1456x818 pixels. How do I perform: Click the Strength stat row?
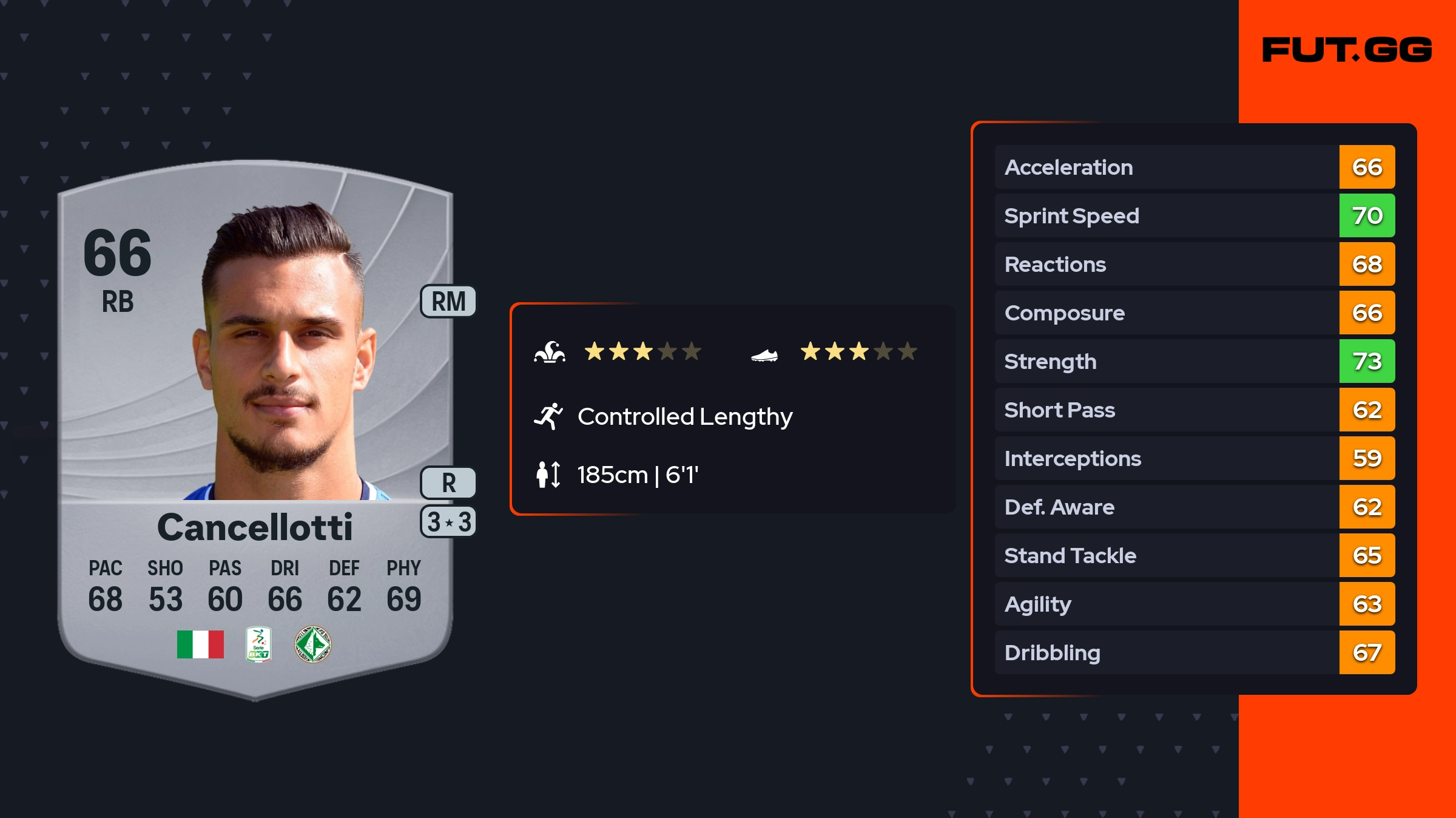(1194, 362)
